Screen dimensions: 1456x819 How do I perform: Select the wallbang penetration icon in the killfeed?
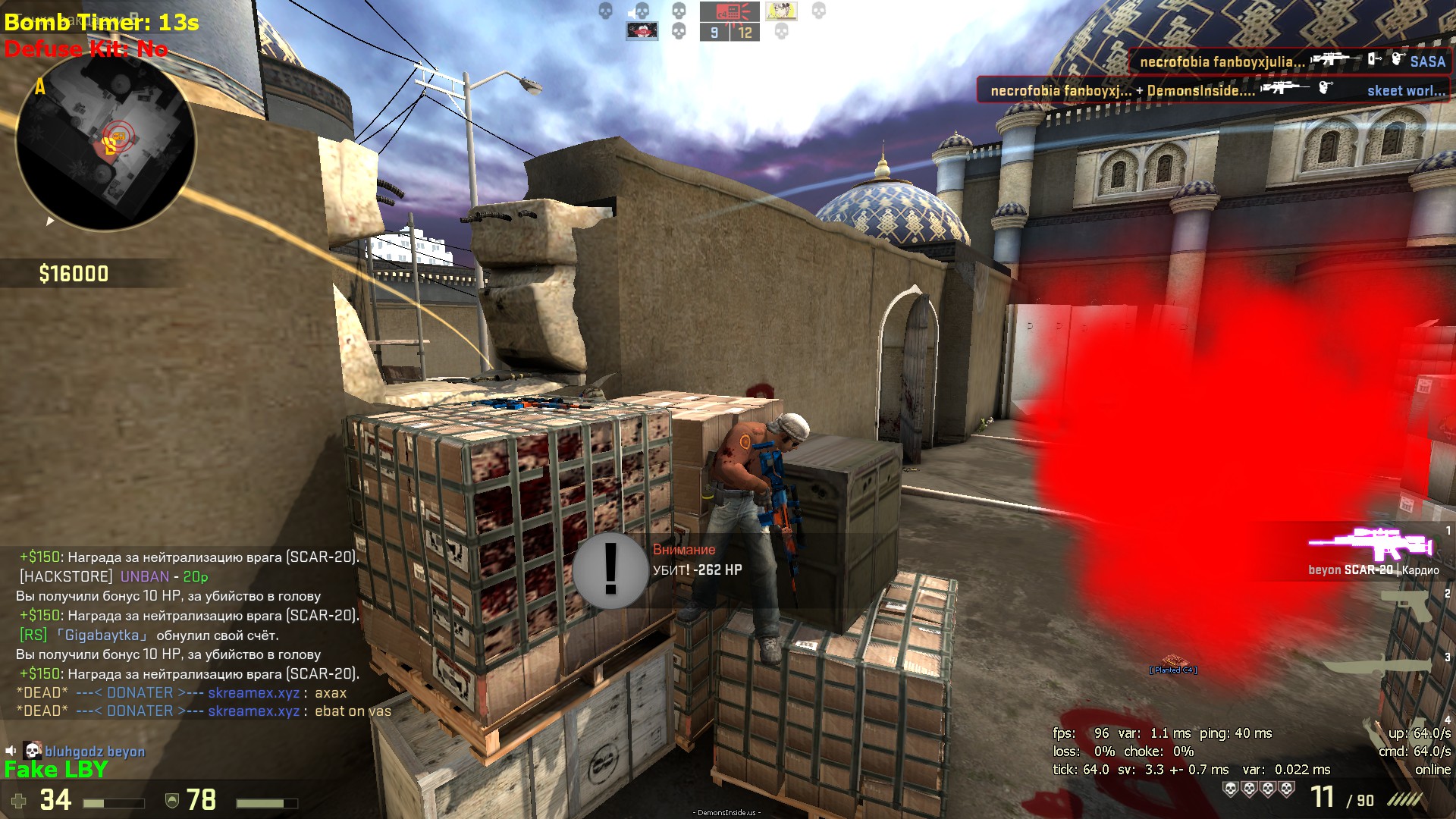[1373, 59]
